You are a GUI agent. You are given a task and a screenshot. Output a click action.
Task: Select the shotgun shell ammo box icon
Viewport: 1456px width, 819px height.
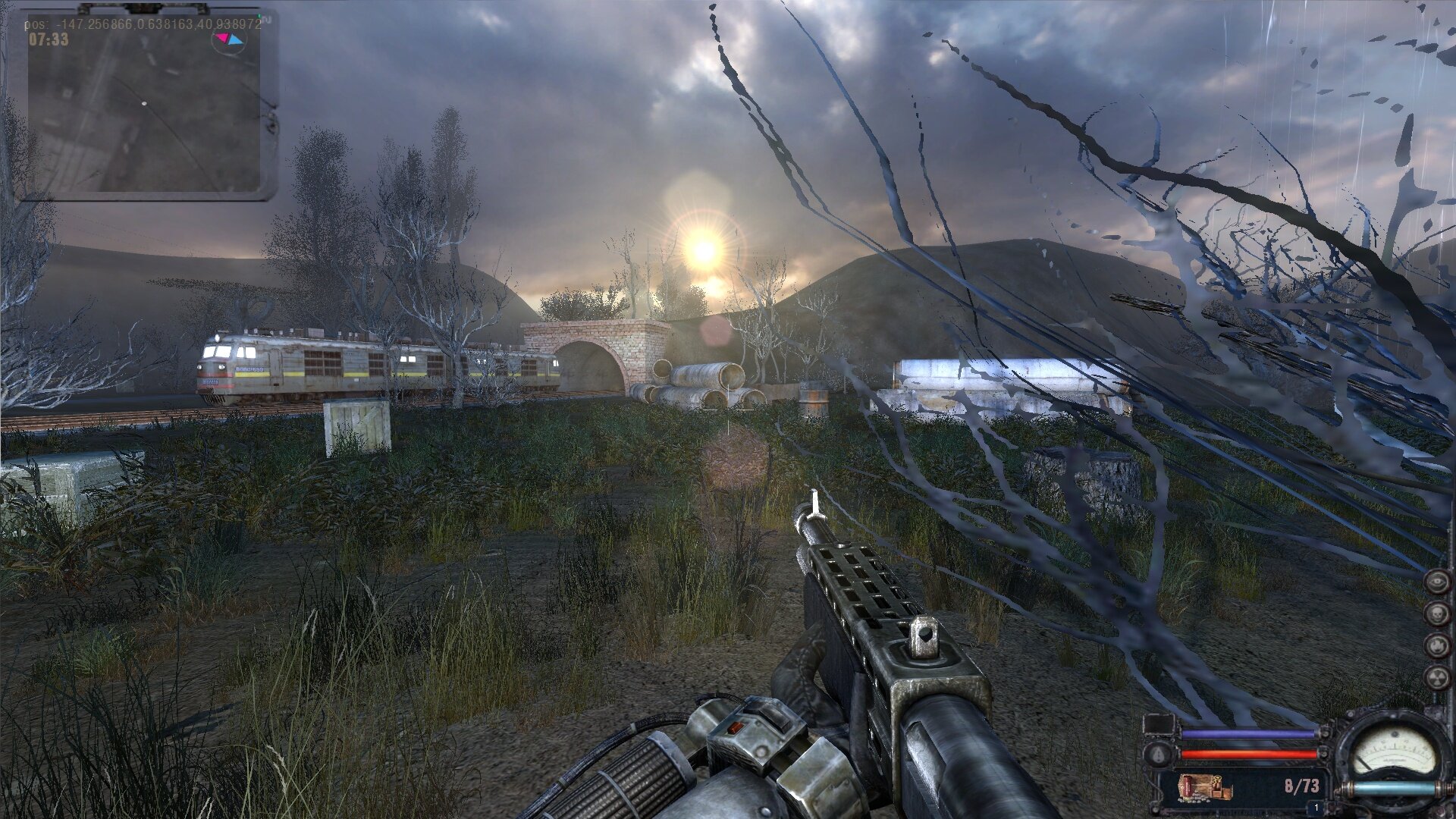click(1205, 786)
